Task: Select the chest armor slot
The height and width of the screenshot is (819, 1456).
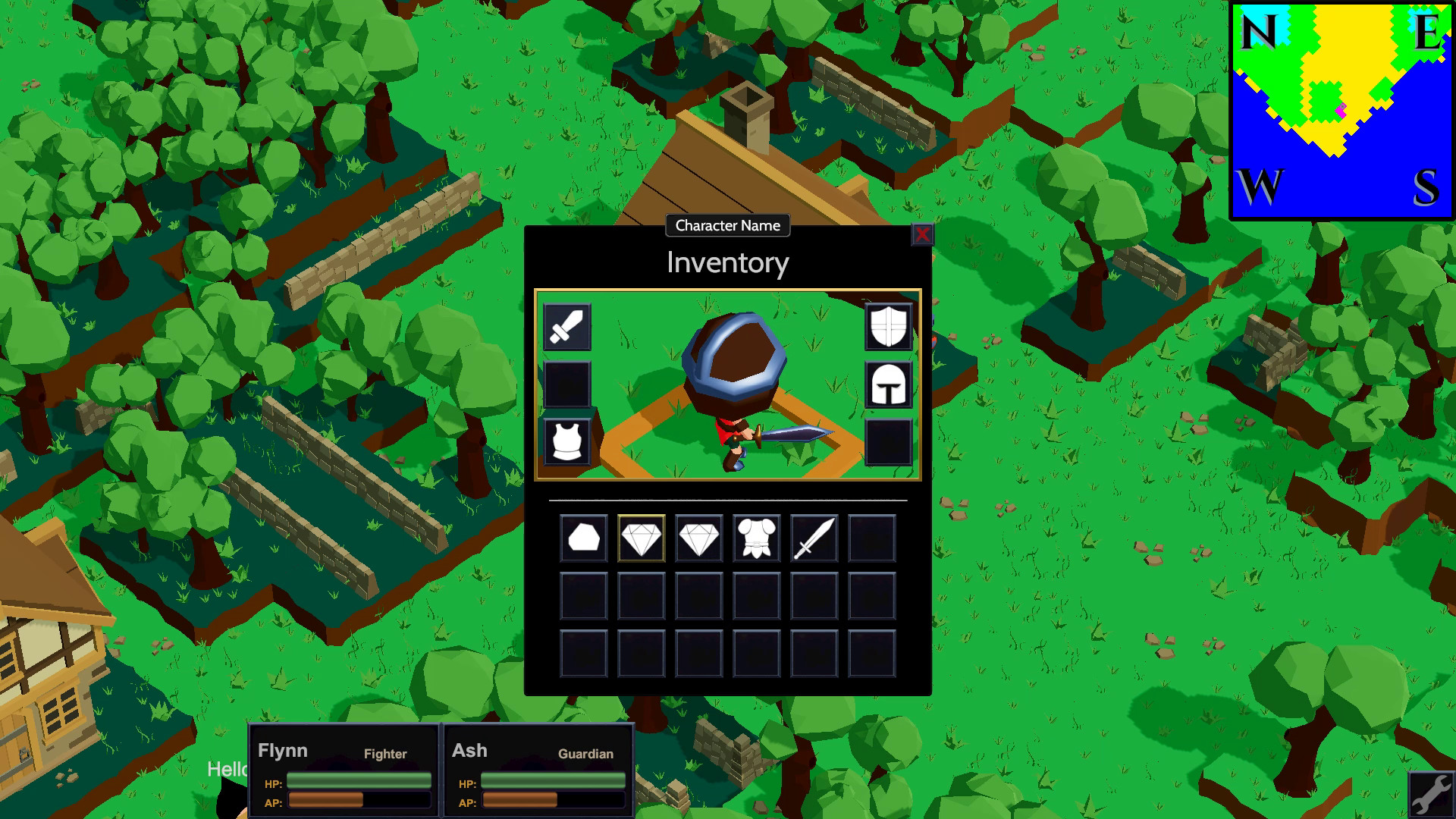Action: click(566, 441)
